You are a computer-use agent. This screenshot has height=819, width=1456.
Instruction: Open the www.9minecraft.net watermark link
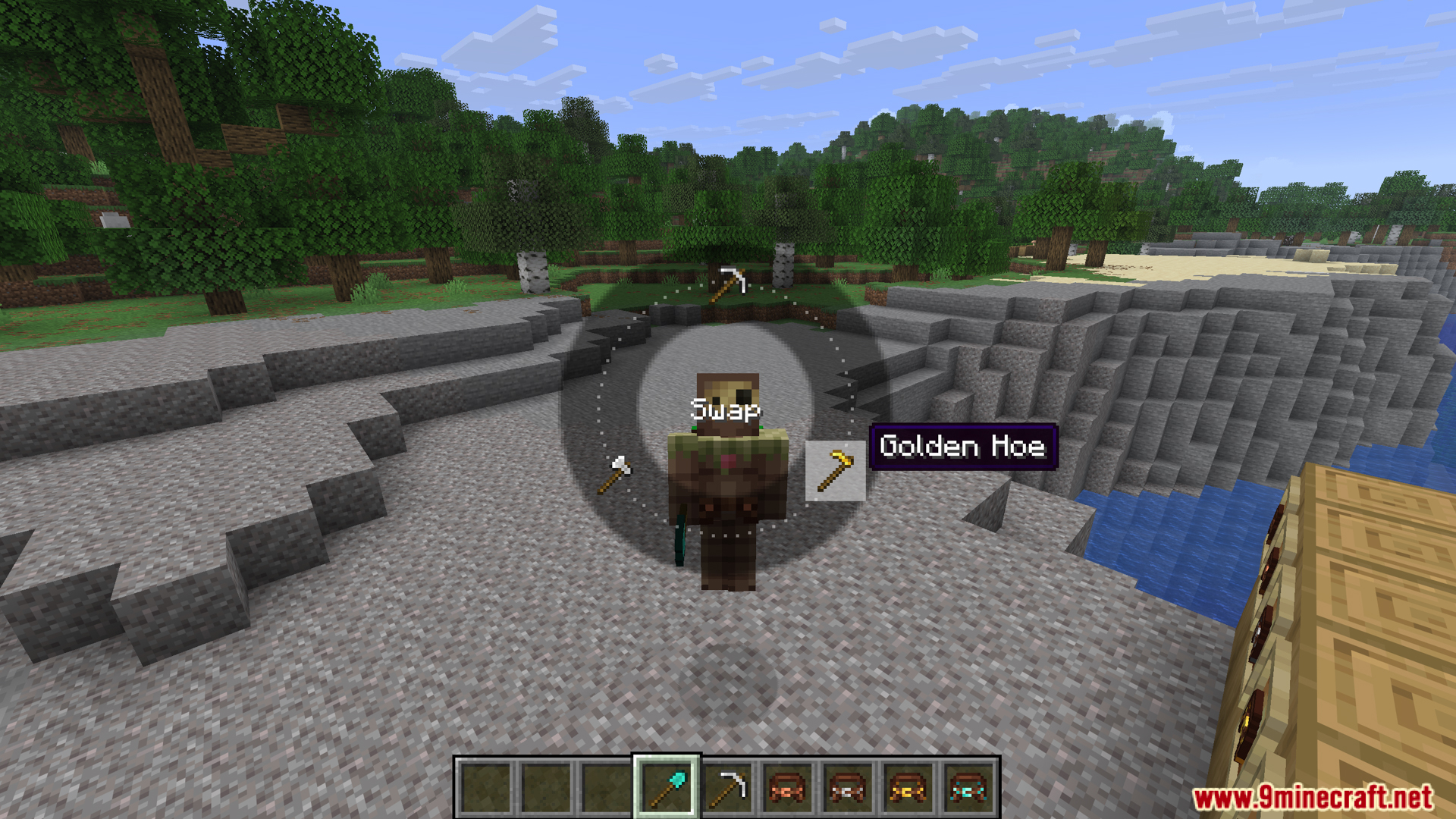coord(1313,797)
